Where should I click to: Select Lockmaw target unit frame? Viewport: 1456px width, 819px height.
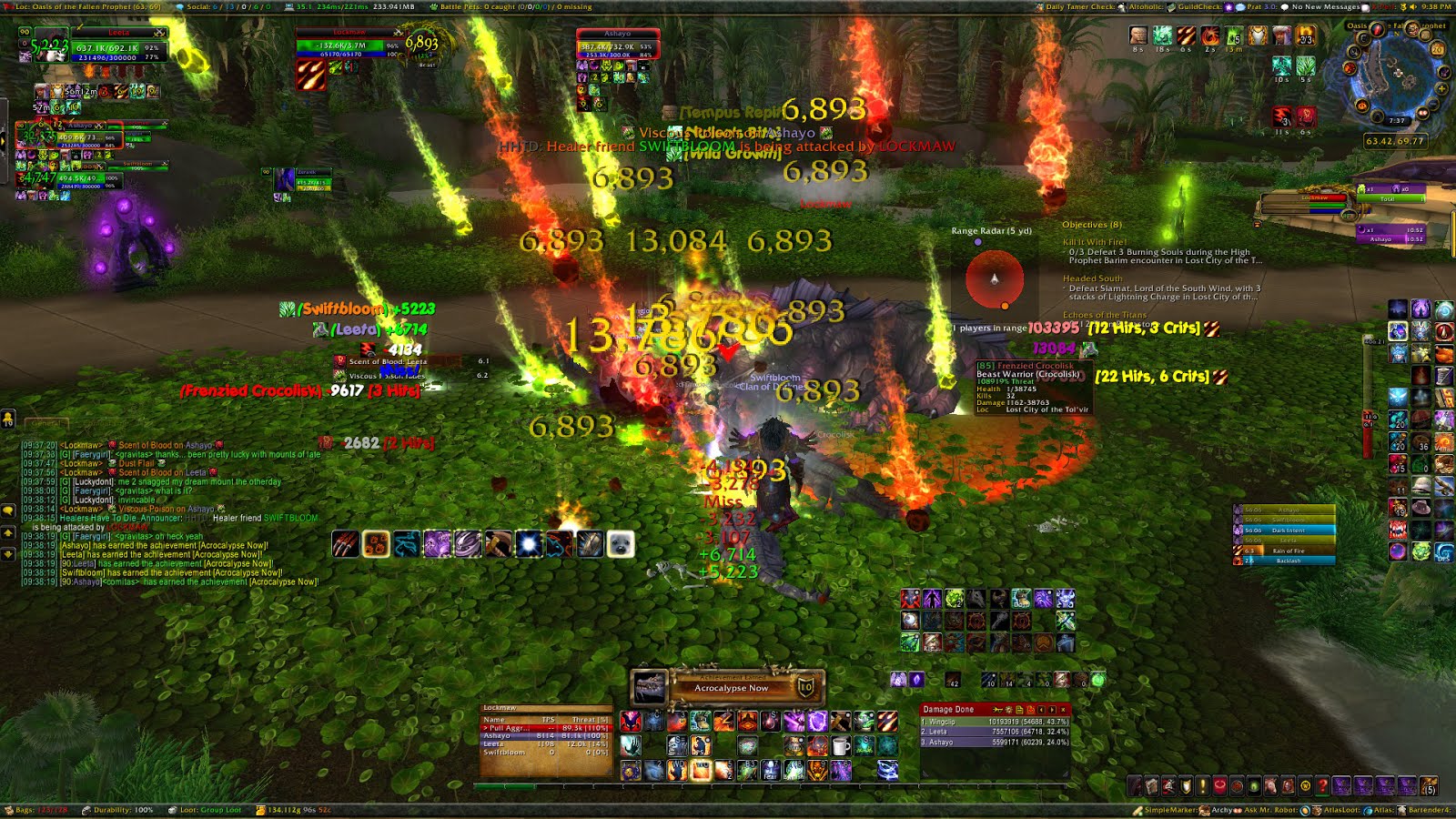click(x=349, y=44)
